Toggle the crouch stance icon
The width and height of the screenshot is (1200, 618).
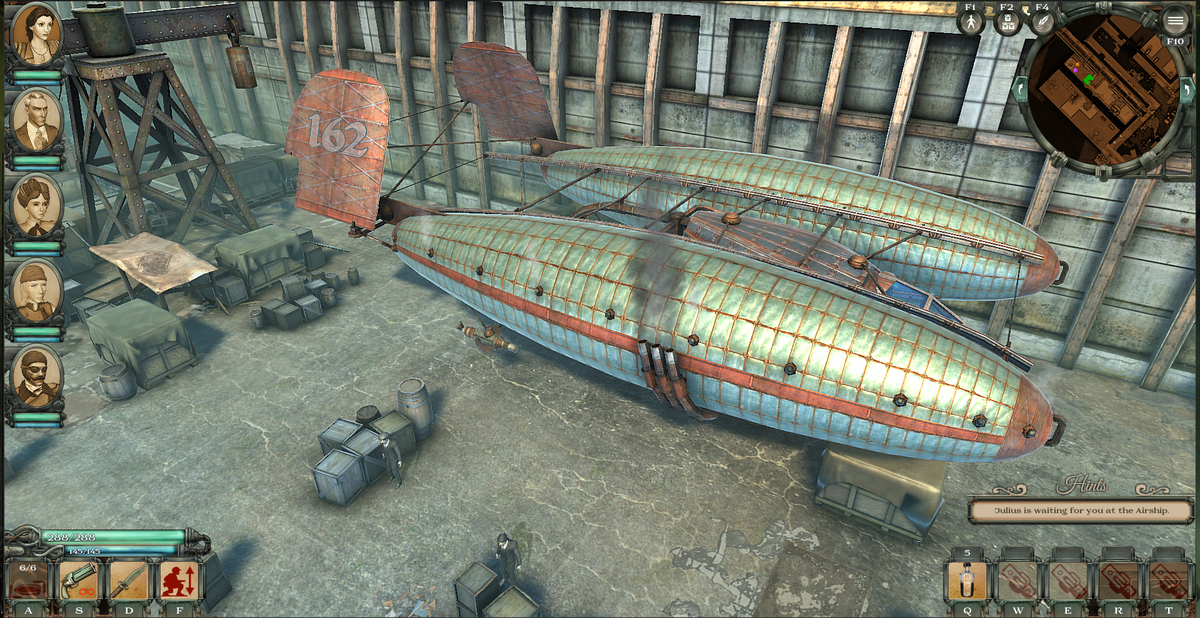(x=178, y=580)
